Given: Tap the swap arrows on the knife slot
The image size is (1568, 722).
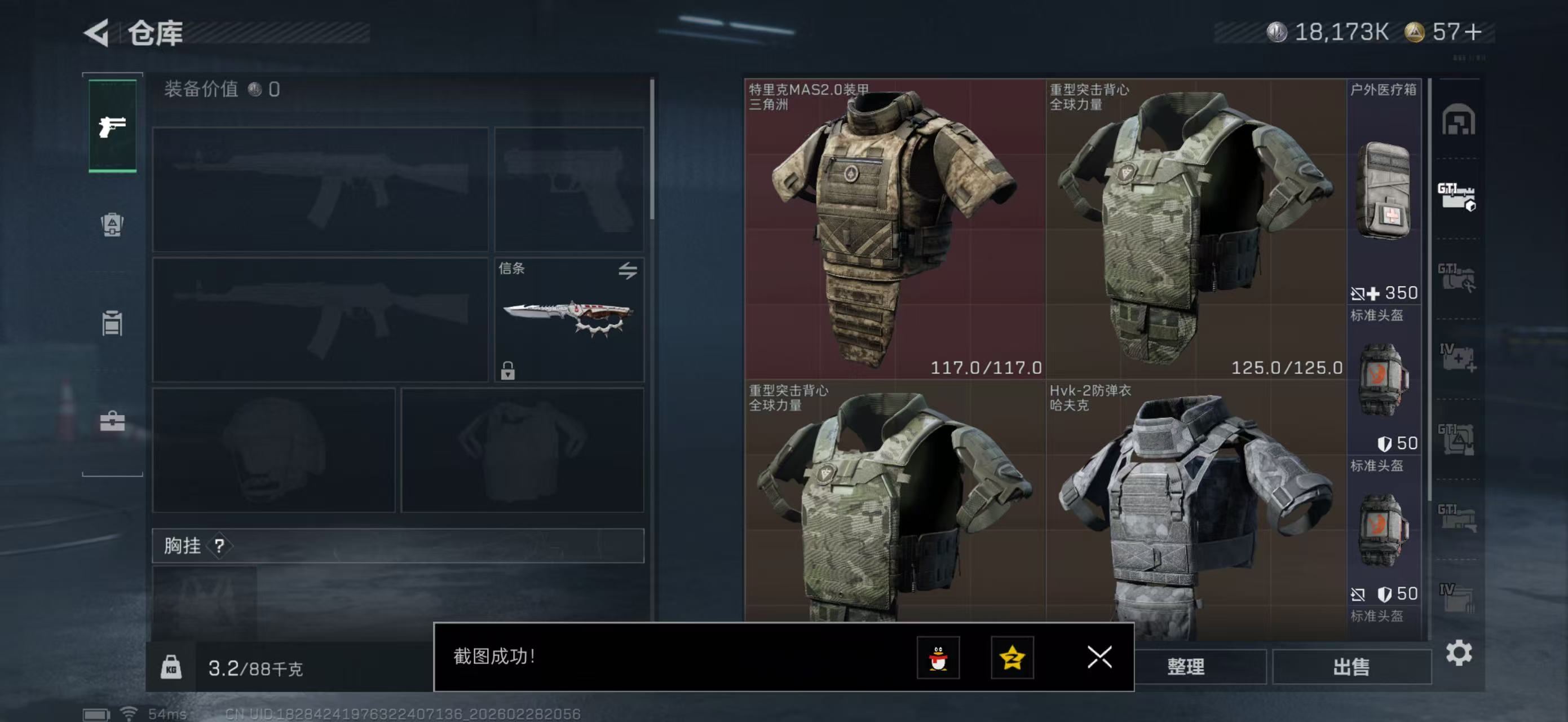Looking at the screenshot, I should click(x=628, y=270).
